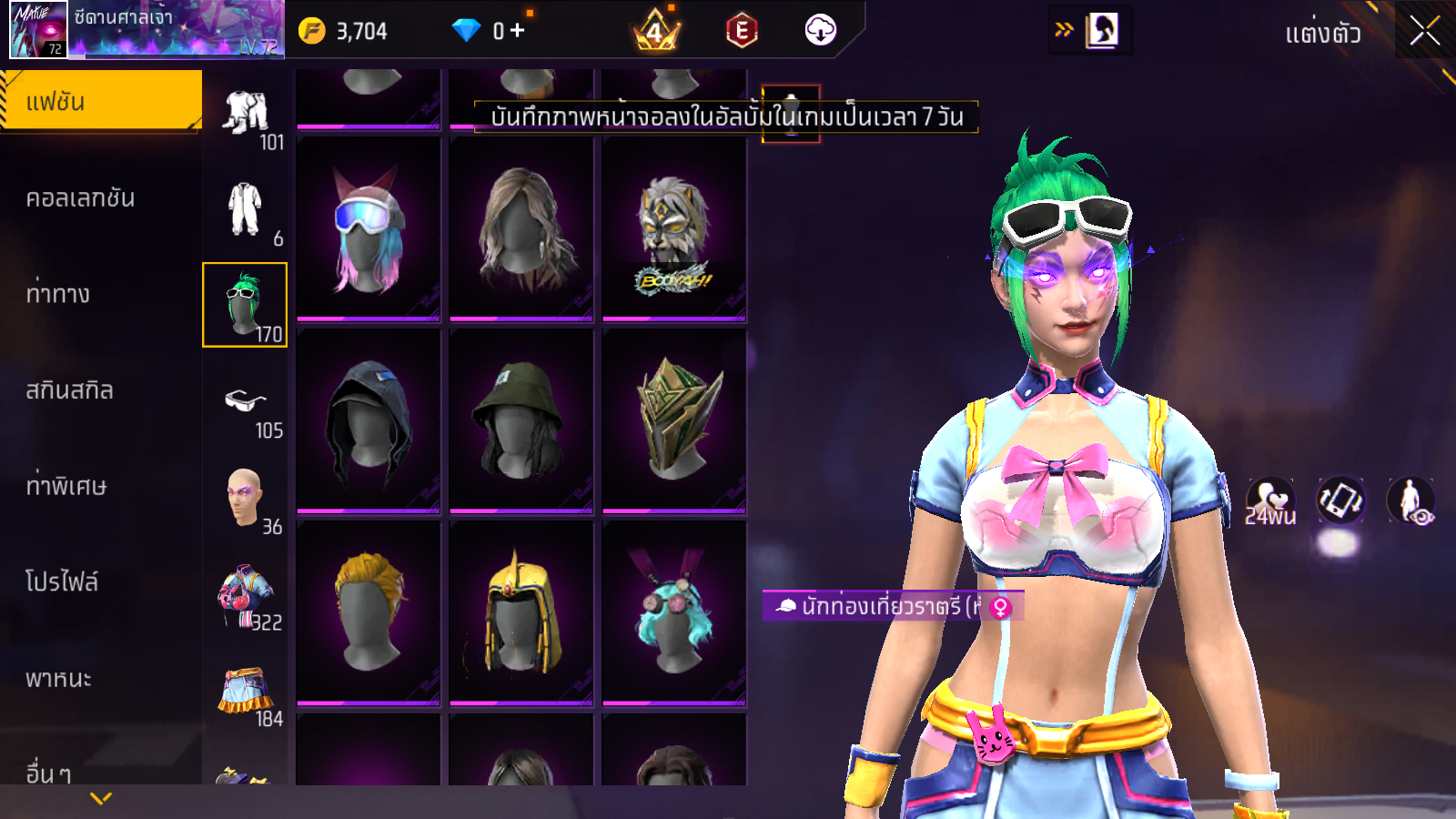Expand the side menu with down arrow
This screenshot has height=819, width=1456.
pos(101,798)
